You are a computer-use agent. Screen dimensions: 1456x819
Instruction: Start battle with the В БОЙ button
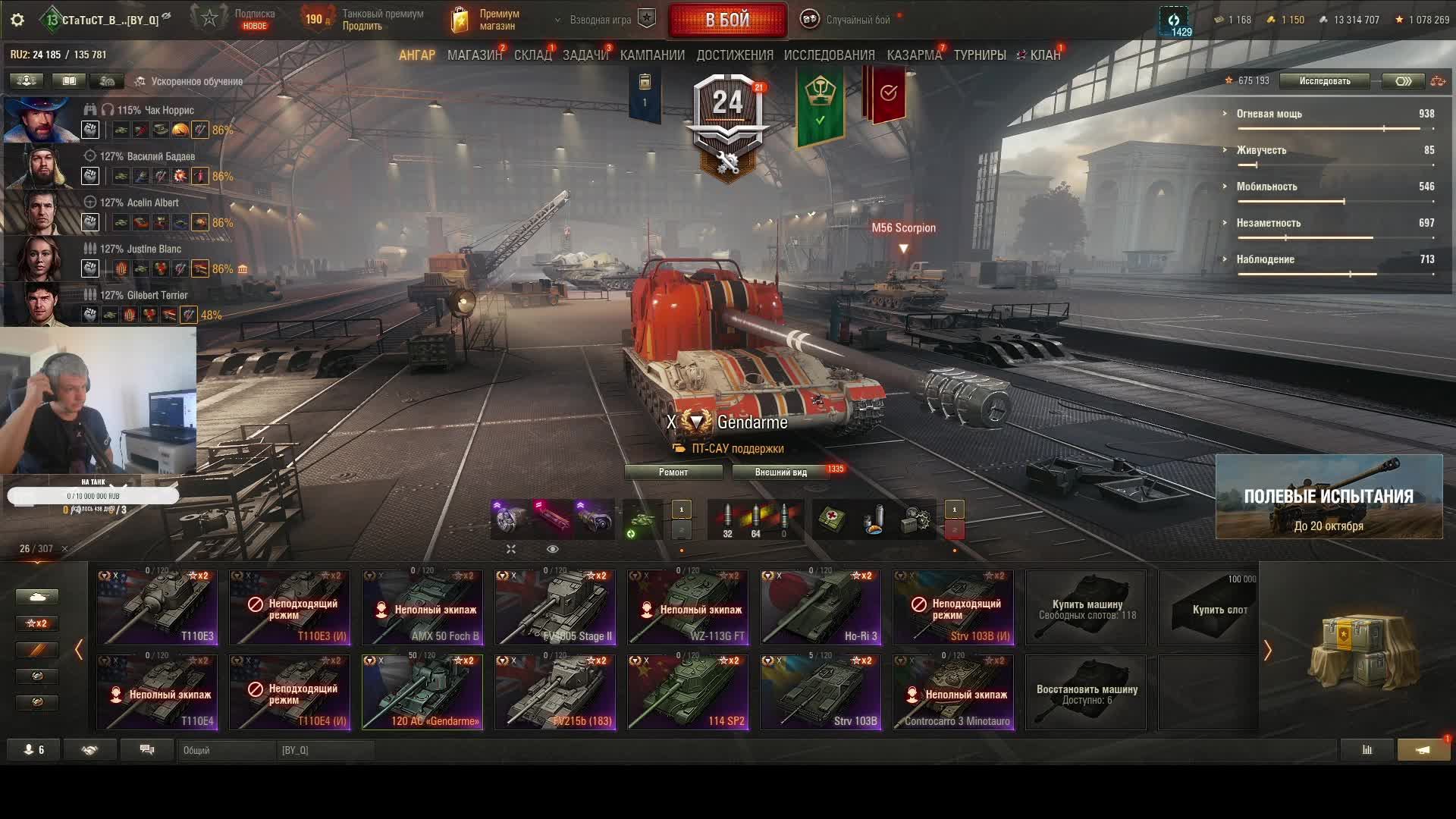726,20
